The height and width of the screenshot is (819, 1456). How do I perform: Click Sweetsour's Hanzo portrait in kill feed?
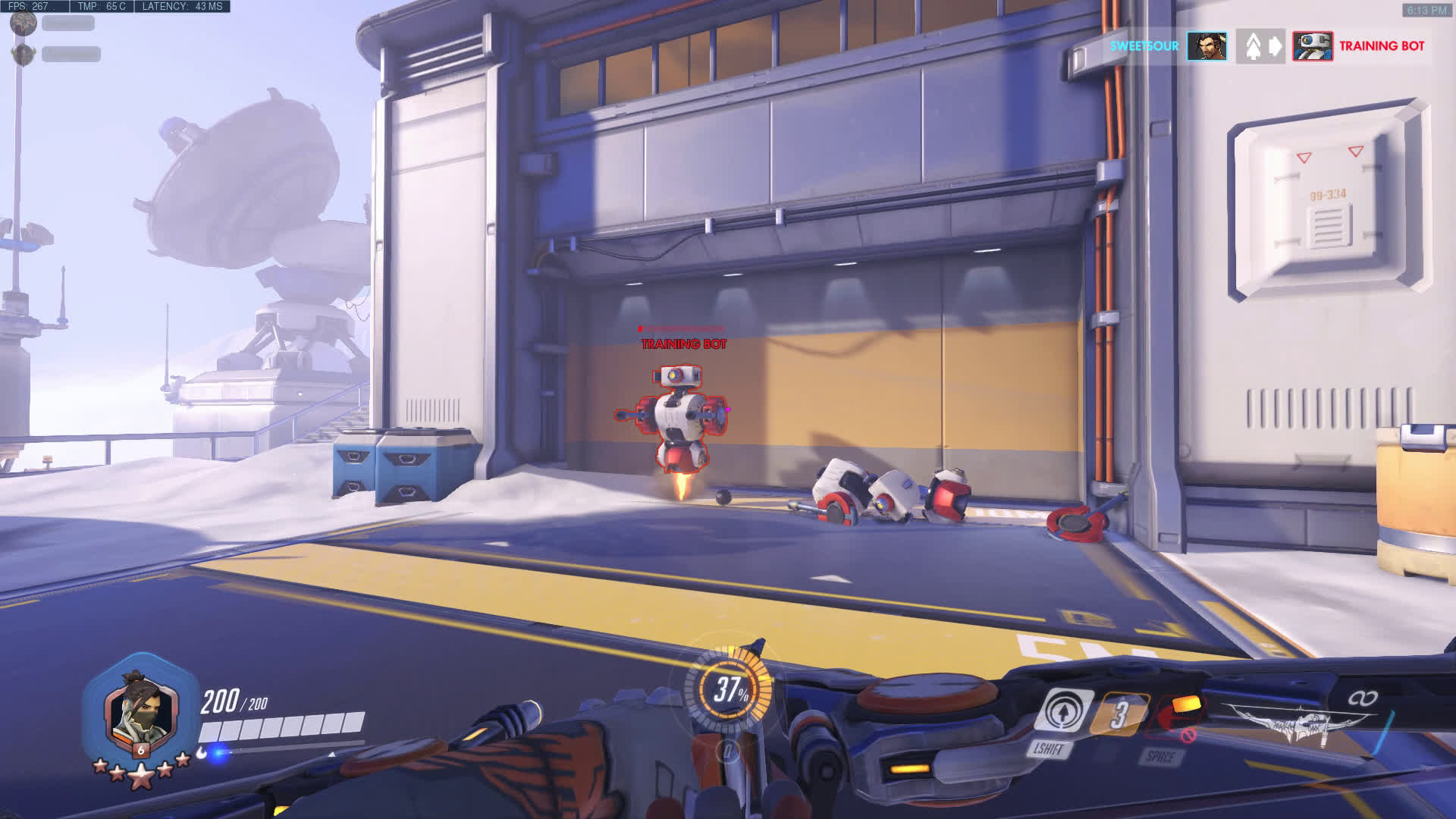1207,46
